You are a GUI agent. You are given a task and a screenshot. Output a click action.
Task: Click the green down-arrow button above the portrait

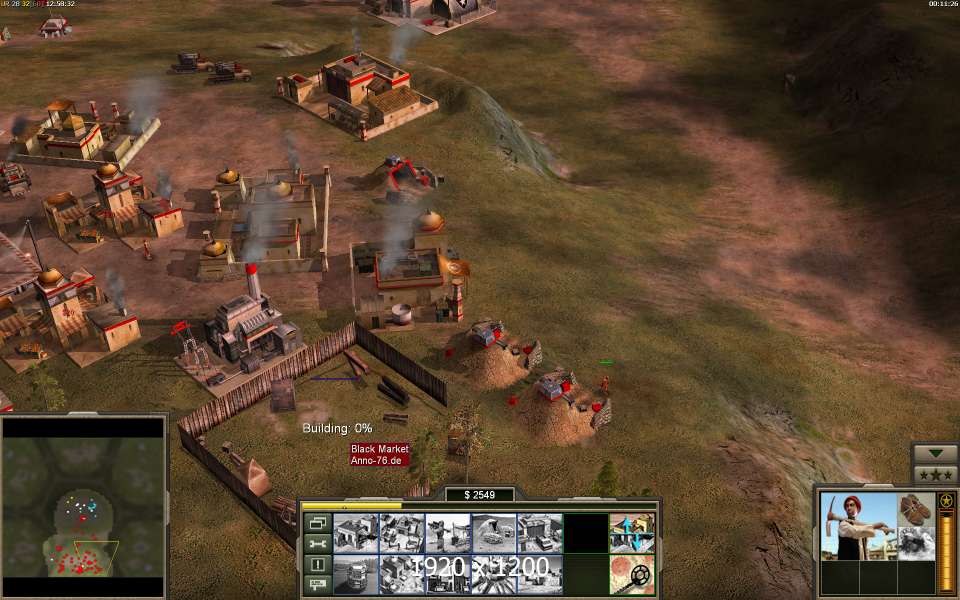tap(935, 453)
